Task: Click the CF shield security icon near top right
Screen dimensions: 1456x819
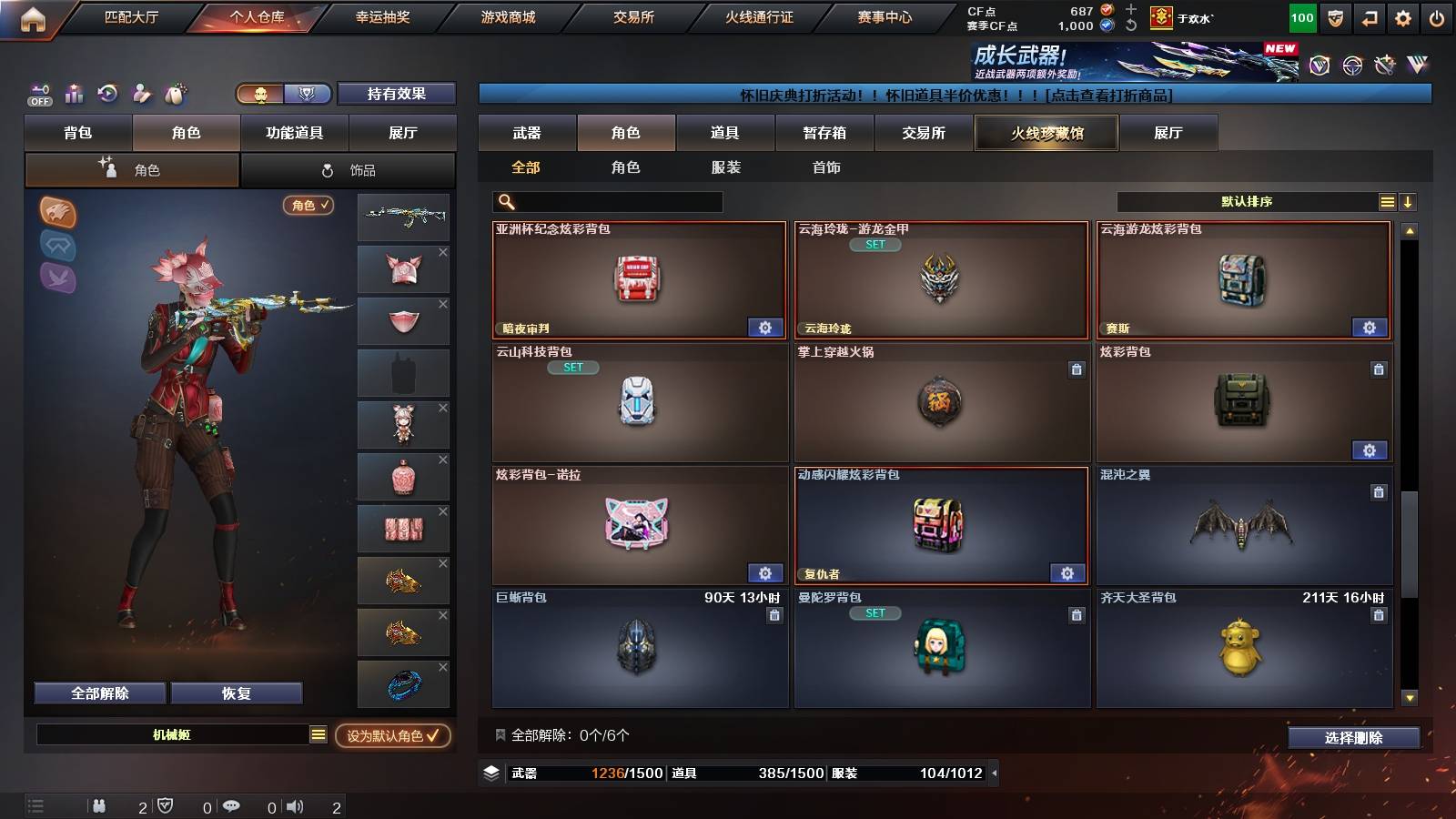Action: [x=1334, y=16]
